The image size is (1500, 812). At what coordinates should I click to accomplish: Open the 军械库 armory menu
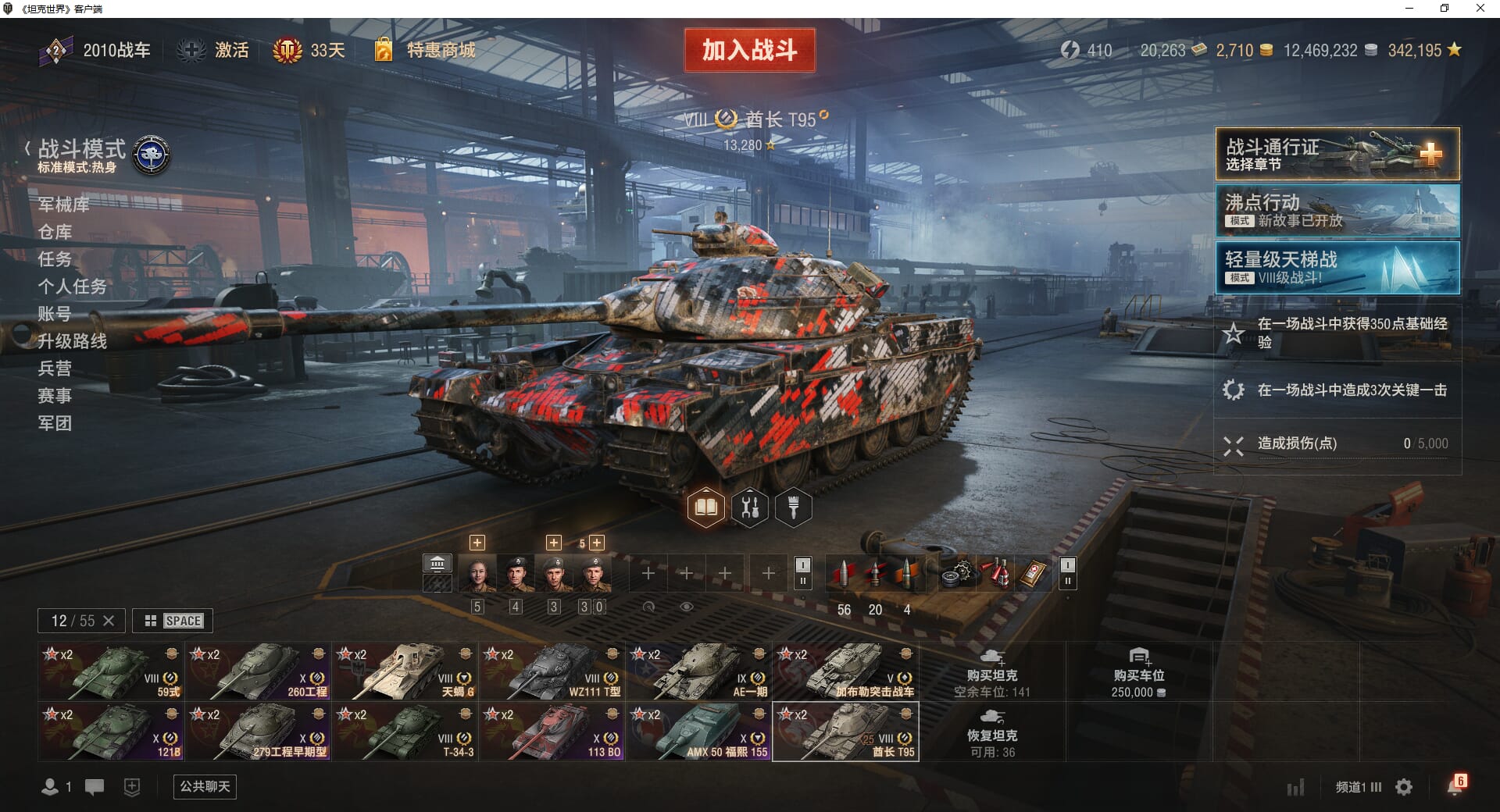coord(63,205)
